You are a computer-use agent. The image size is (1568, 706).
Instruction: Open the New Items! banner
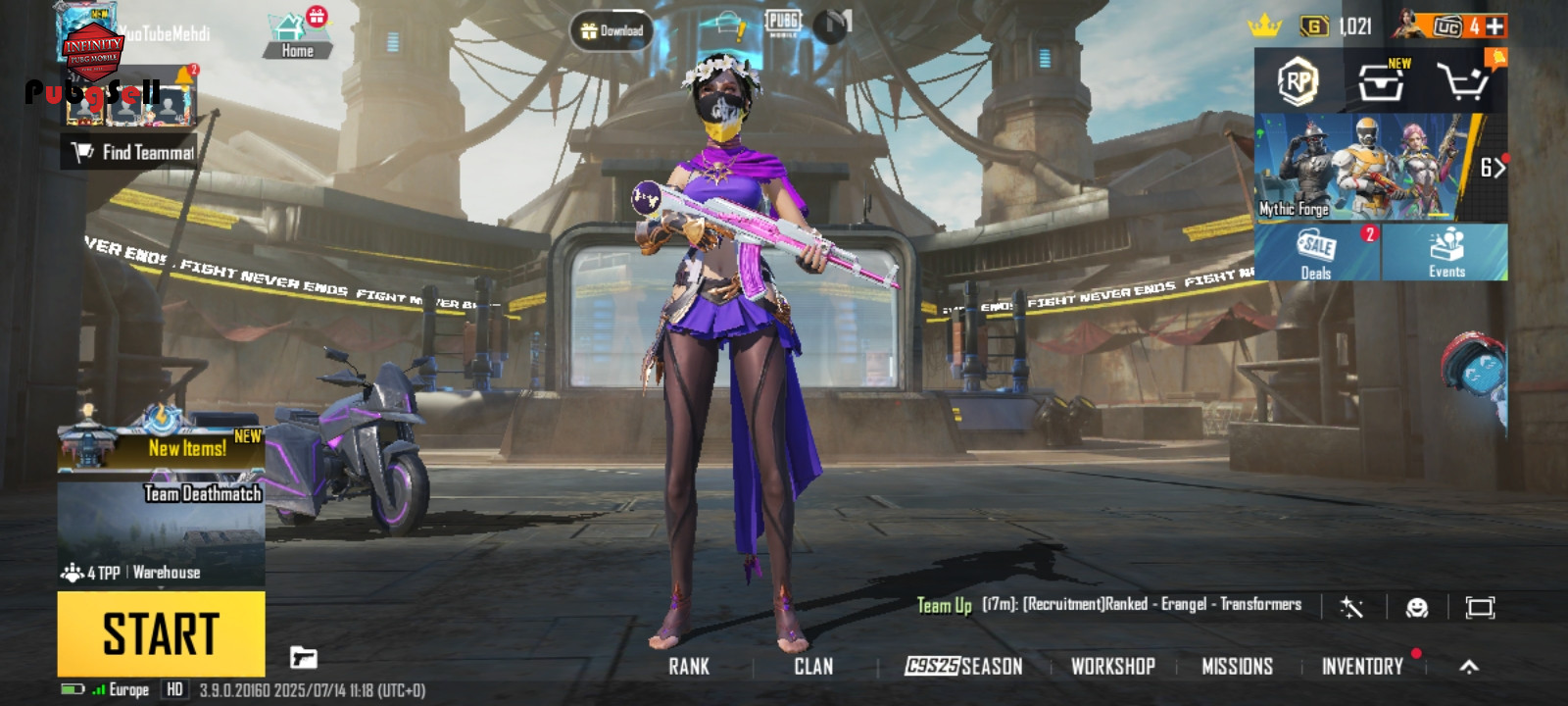coord(162,448)
